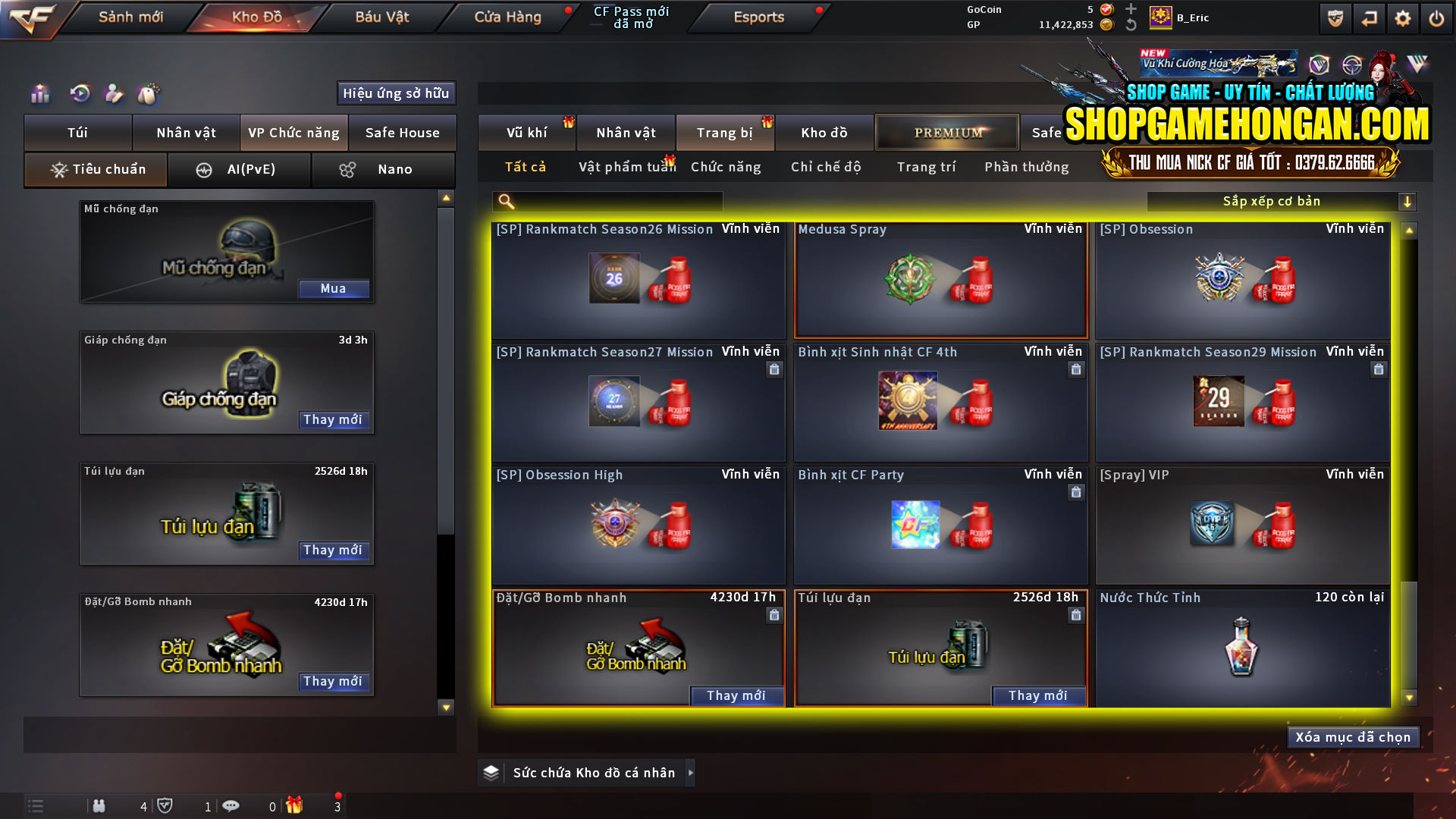Image resolution: width=1456 pixels, height=819 pixels.
Task: Delete the Rankmatch Season27 Mission spray
Action: tap(774, 369)
